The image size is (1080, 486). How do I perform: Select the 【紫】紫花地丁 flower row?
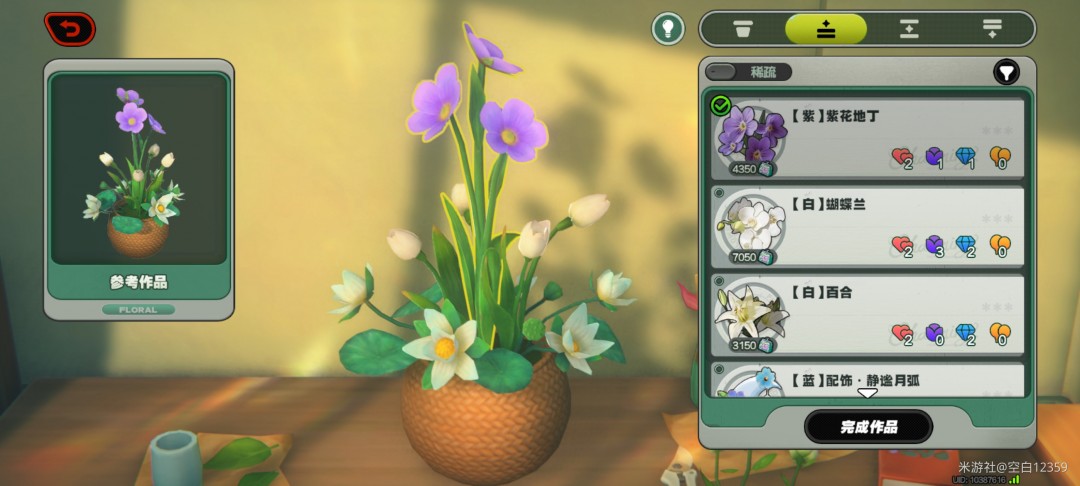coord(868,138)
